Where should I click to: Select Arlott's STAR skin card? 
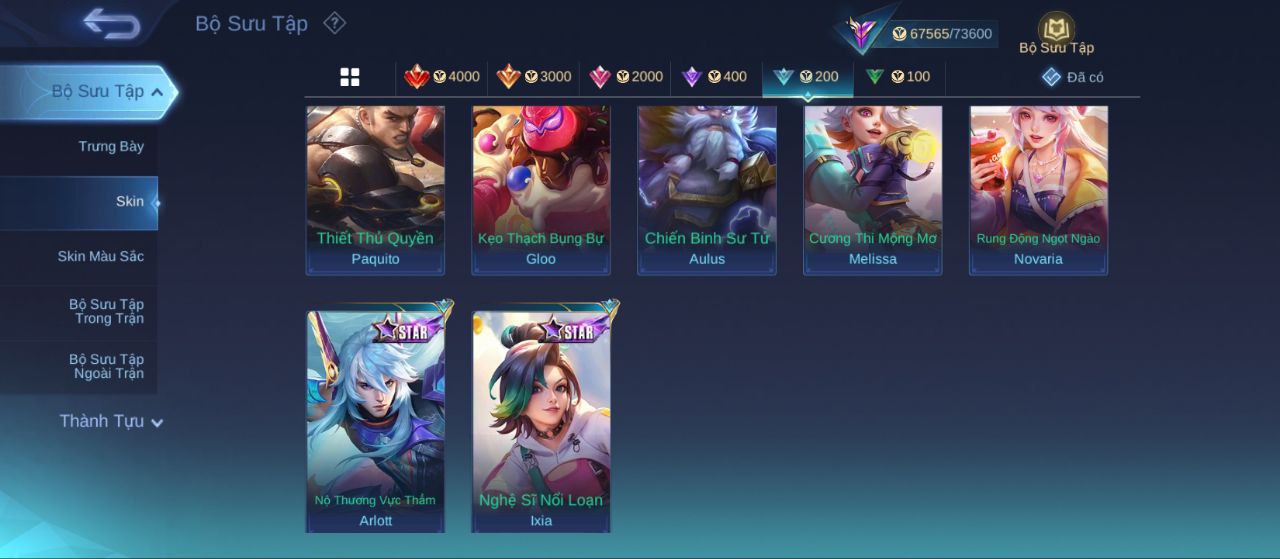coord(375,420)
